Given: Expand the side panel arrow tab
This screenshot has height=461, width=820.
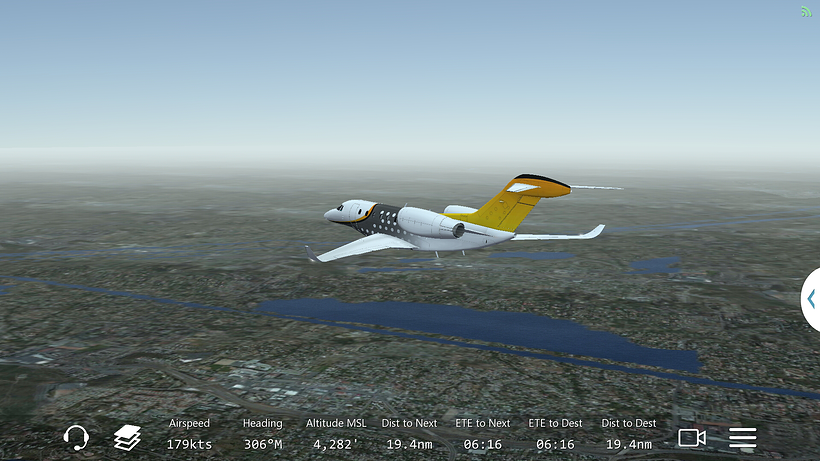Looking at the screenshot, I should coord(810,299).
